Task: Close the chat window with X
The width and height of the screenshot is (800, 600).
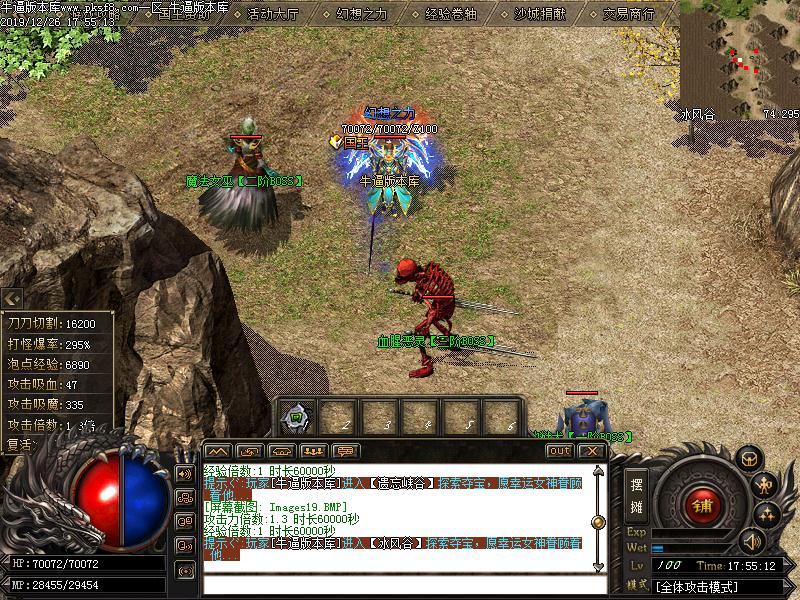Action: pyautogui.click(x=591, y=451)
